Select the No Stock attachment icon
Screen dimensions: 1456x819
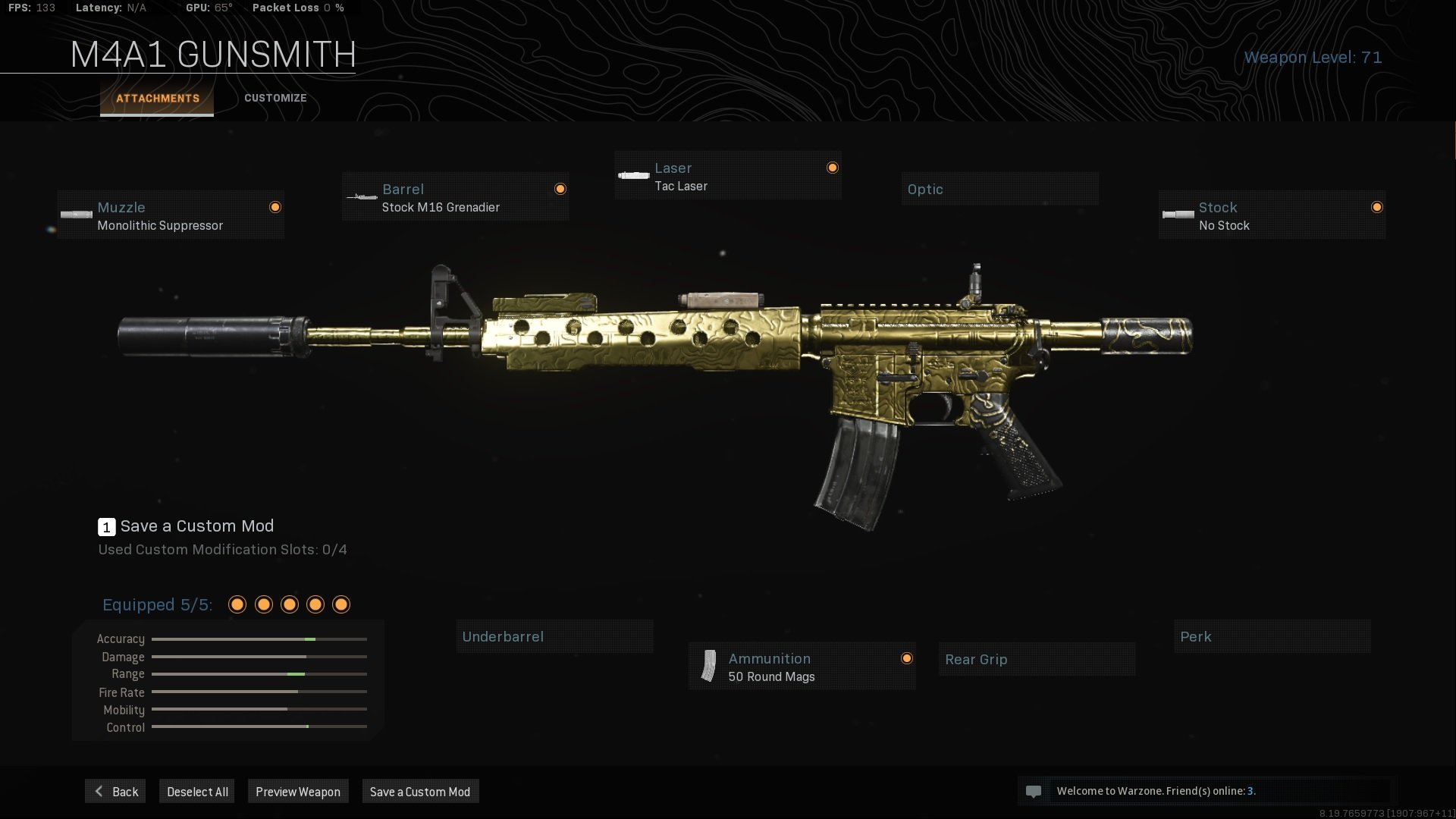click(x=1178, y=215)
